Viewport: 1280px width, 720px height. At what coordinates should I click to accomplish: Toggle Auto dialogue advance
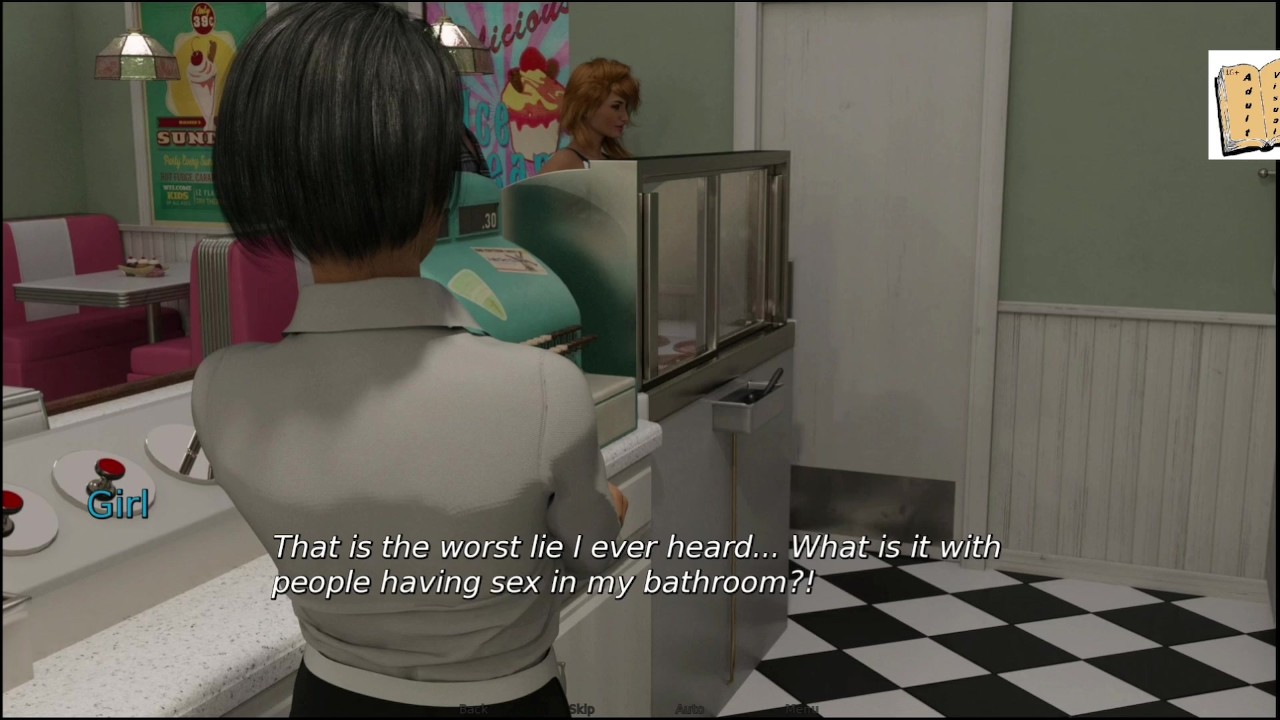689,709
